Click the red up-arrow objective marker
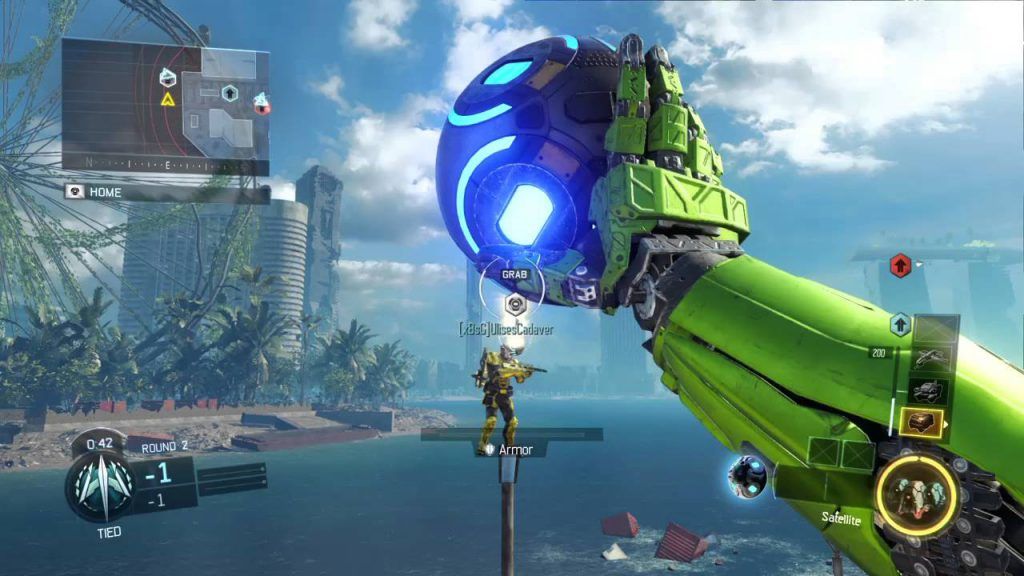The height and width of the screenshot is (576, 1024). [x=898, y=267]
